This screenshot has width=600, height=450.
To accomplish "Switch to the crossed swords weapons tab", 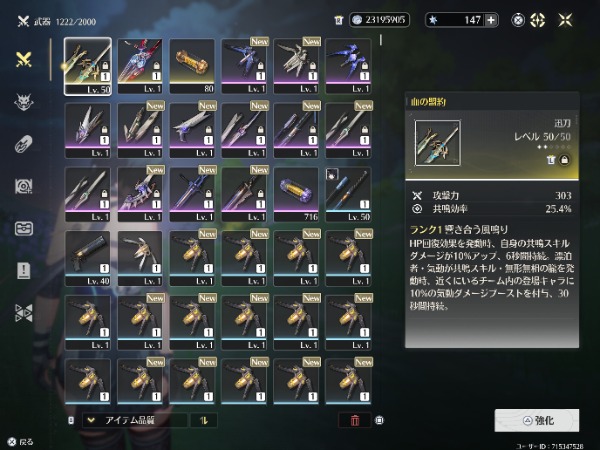I will 23,59.
